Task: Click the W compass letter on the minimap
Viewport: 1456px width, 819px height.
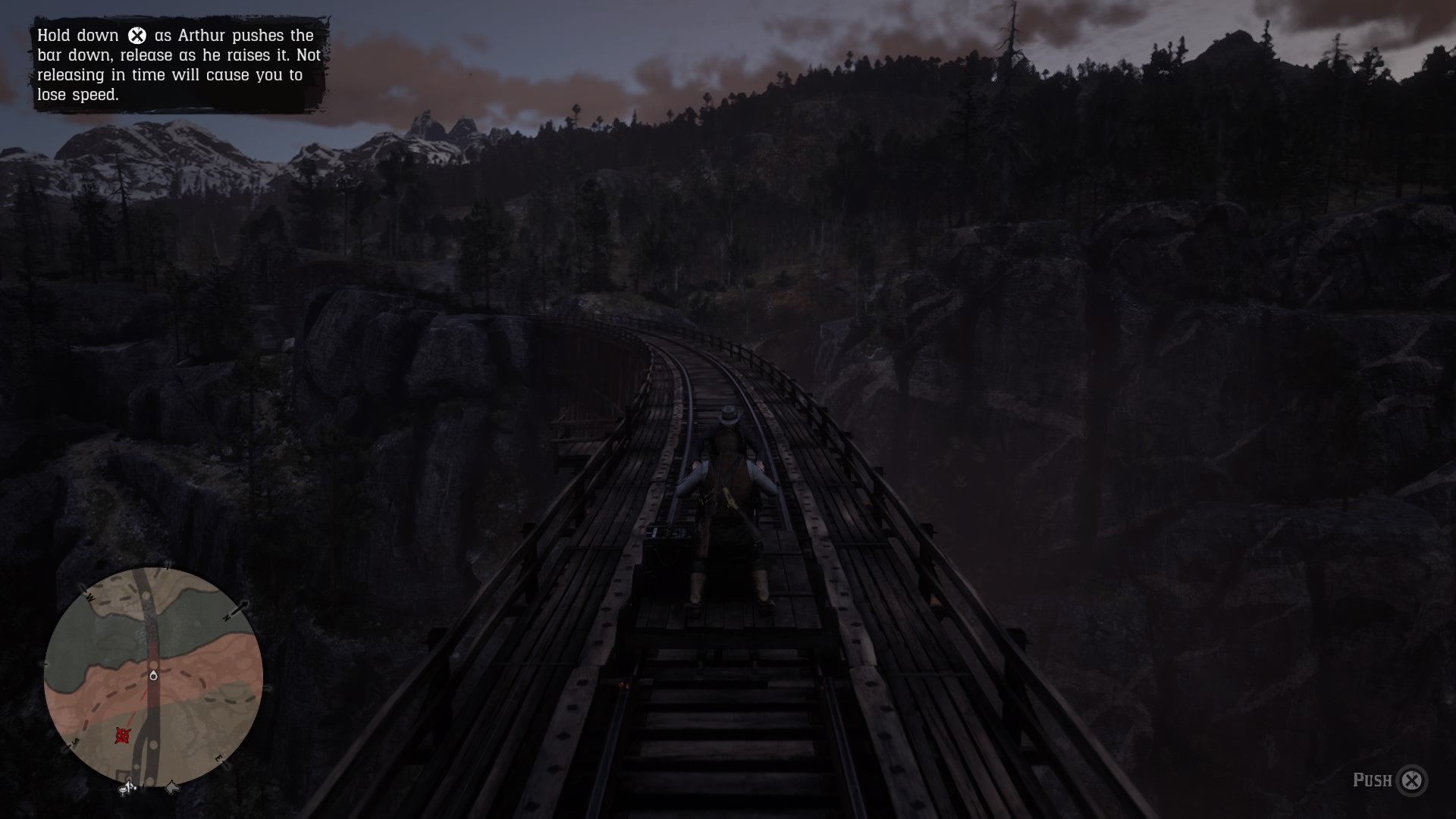Action: (90, 597)
